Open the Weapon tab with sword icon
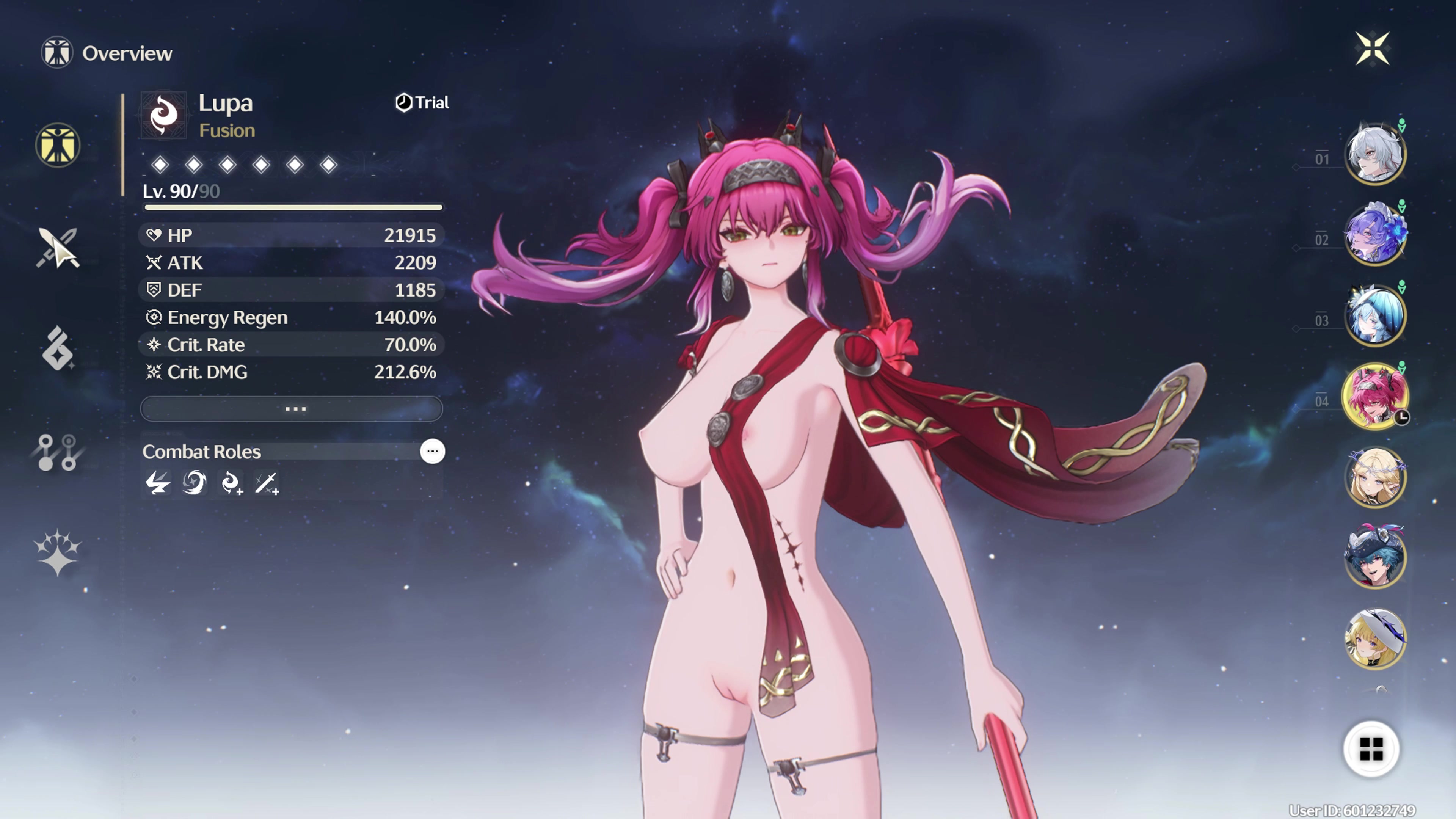This screenshot has height=819, width=1456. (x=58, y=248)
